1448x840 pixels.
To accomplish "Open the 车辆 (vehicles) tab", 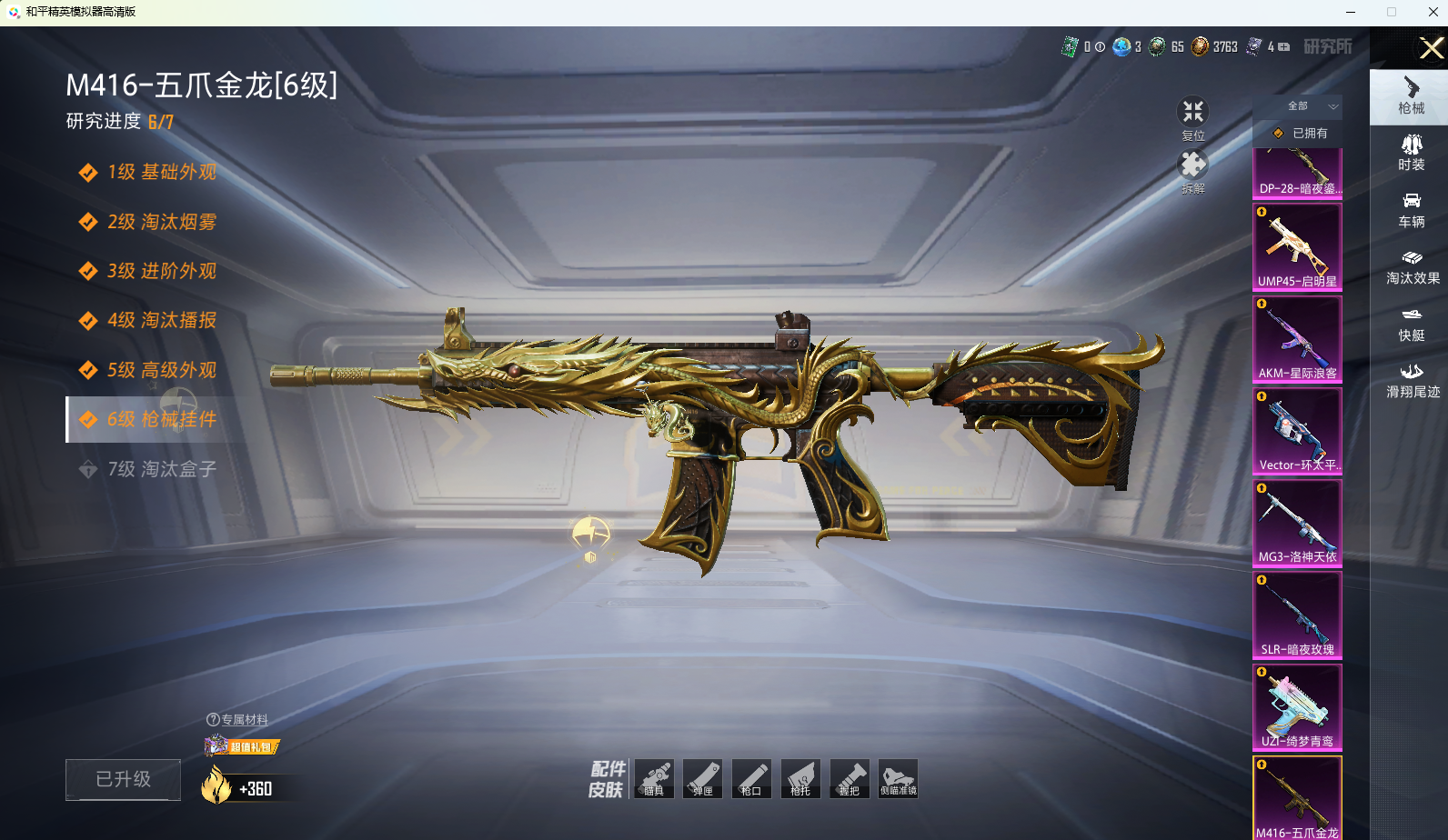I will tap(1411, 210).
